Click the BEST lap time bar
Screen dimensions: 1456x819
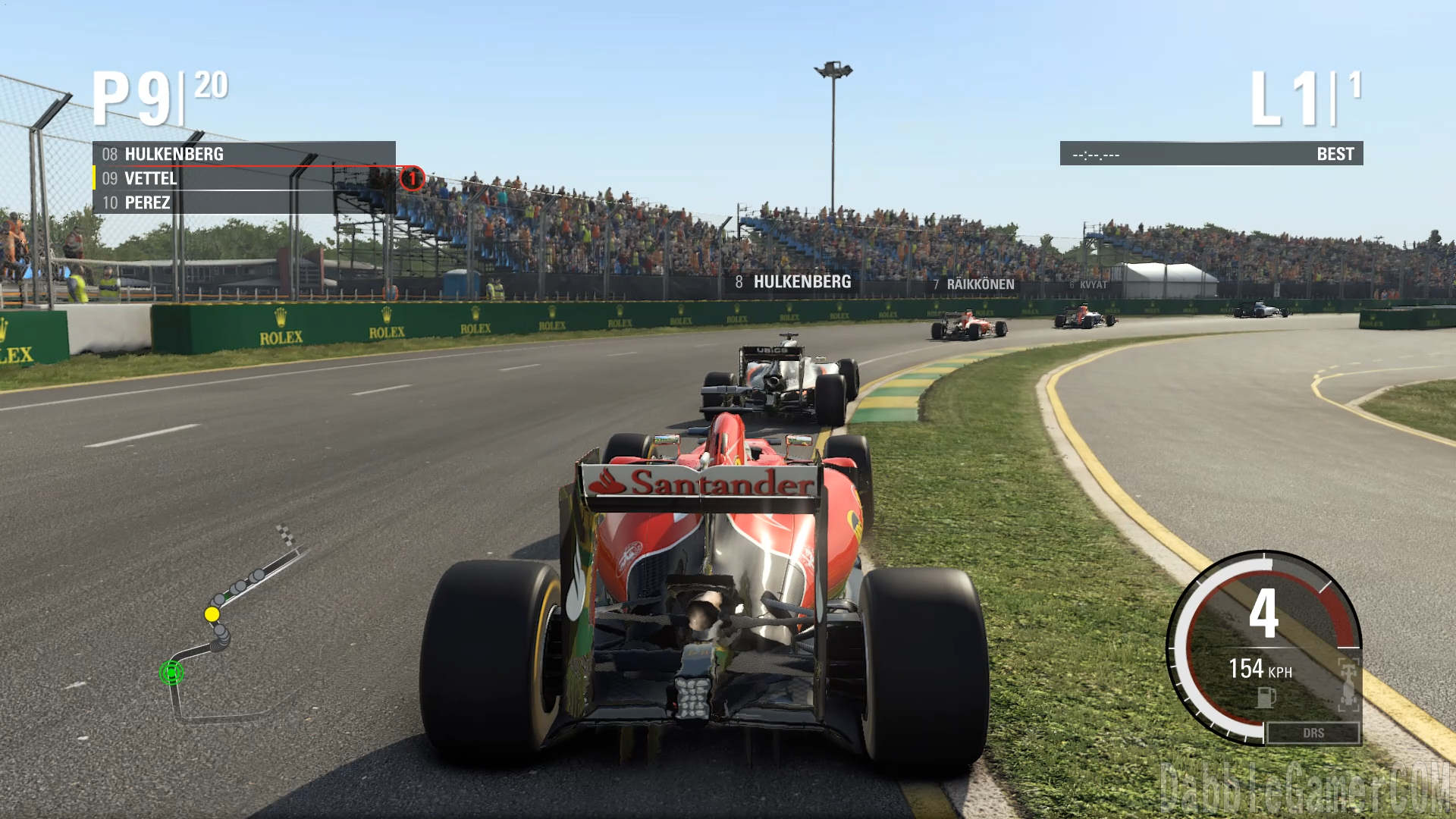pyautogui.click(x=1211, y=154)
